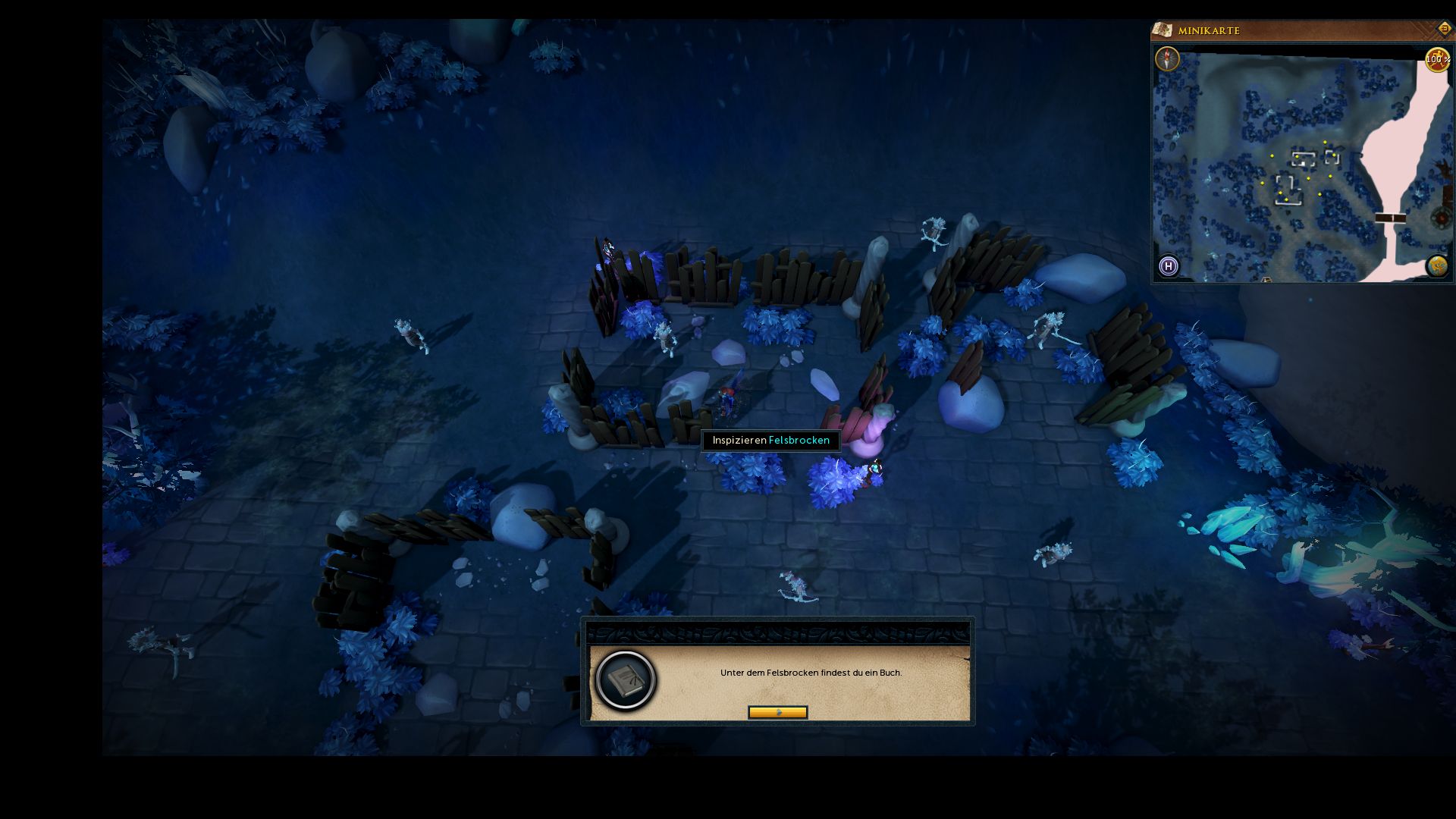Activate the home teleport H button
This screenshot has width=1456, height=819.
(1169, 266)
